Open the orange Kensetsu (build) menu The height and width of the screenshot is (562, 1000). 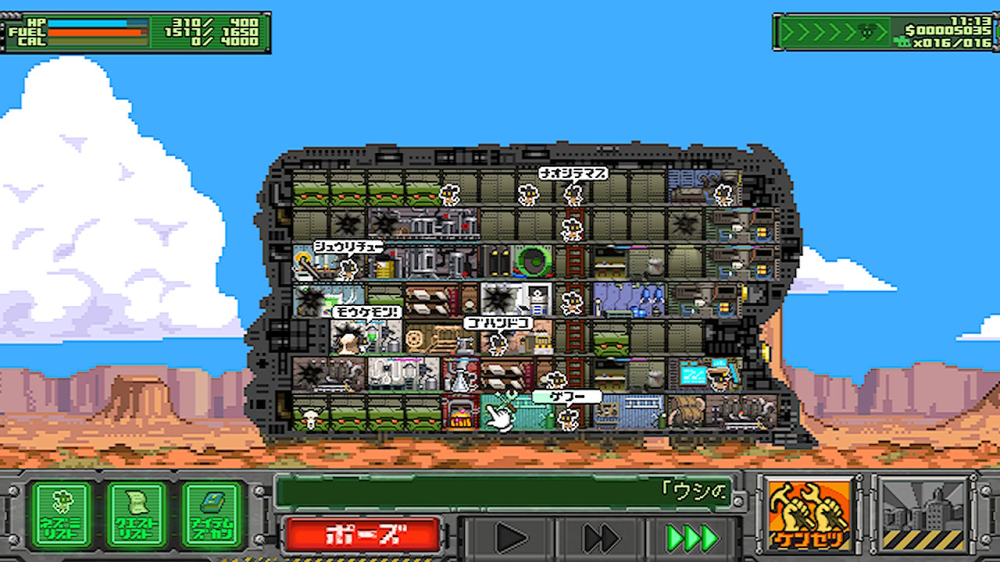tap(811, 514)
